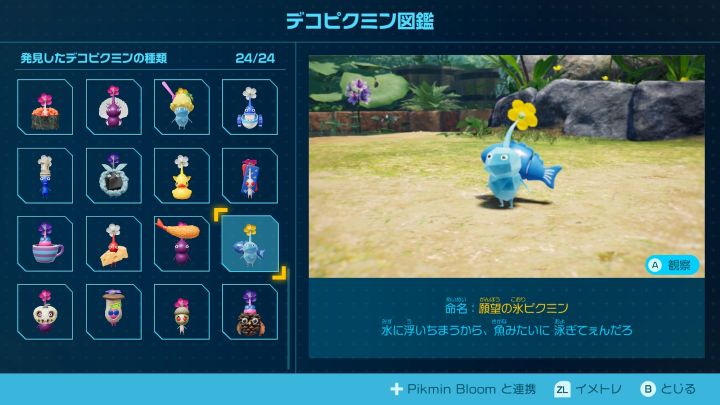The width and height of the screenshot is (720, 405).
Task: Pick the acorn-capped Pikmin with pink flower
Action: click(x=181, y=311)
